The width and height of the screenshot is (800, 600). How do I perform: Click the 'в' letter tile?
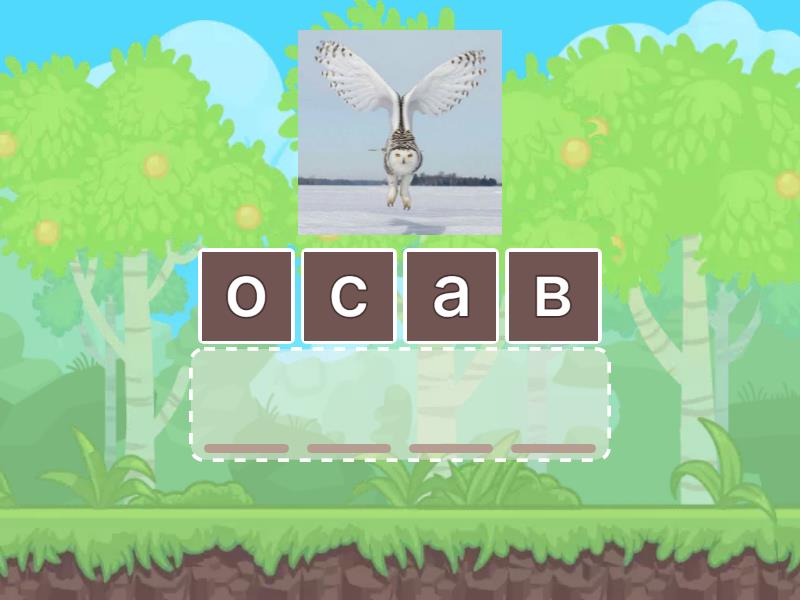553,296
